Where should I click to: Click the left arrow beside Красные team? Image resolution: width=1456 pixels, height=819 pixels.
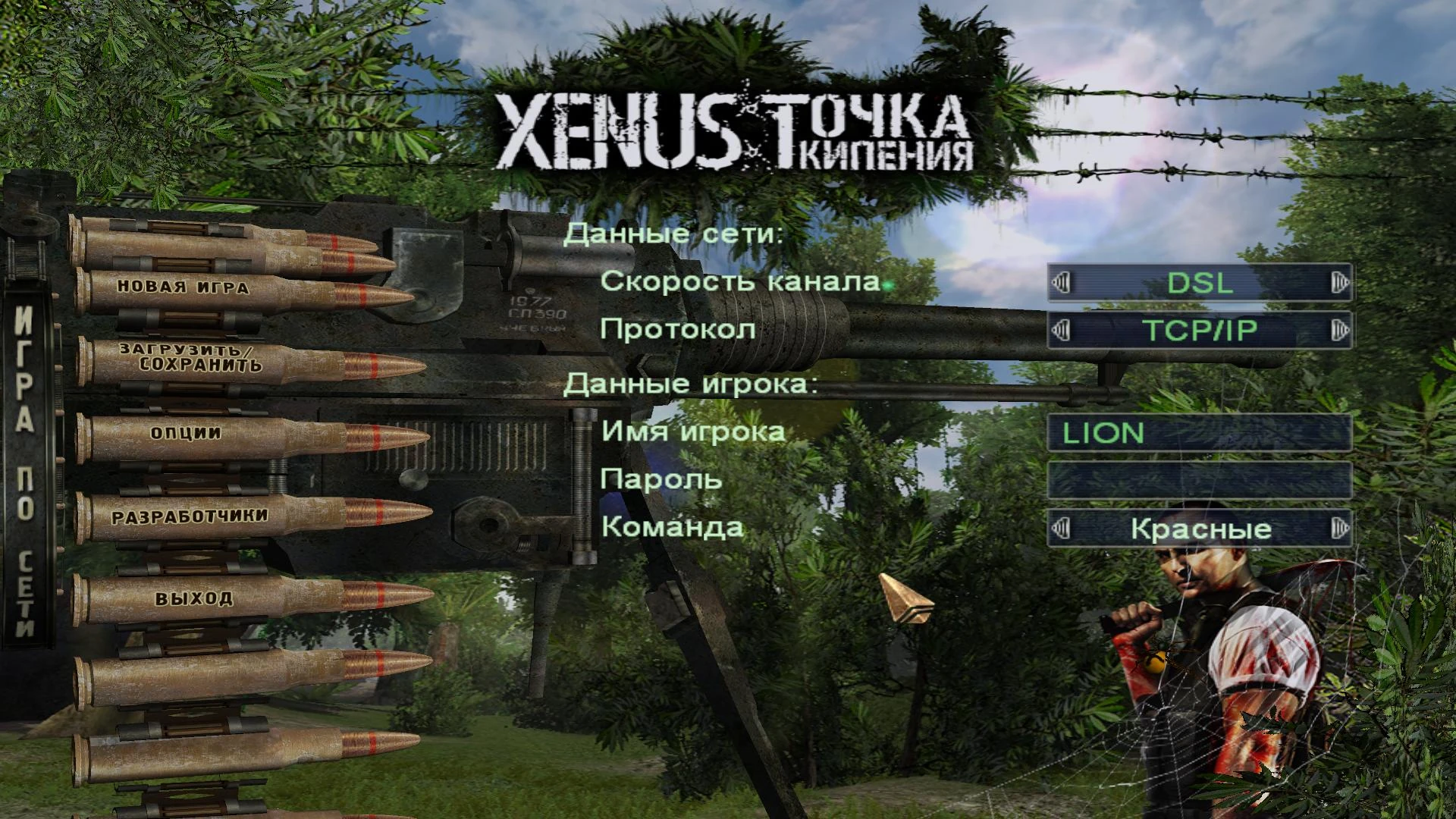click(x=1061, y=530)
